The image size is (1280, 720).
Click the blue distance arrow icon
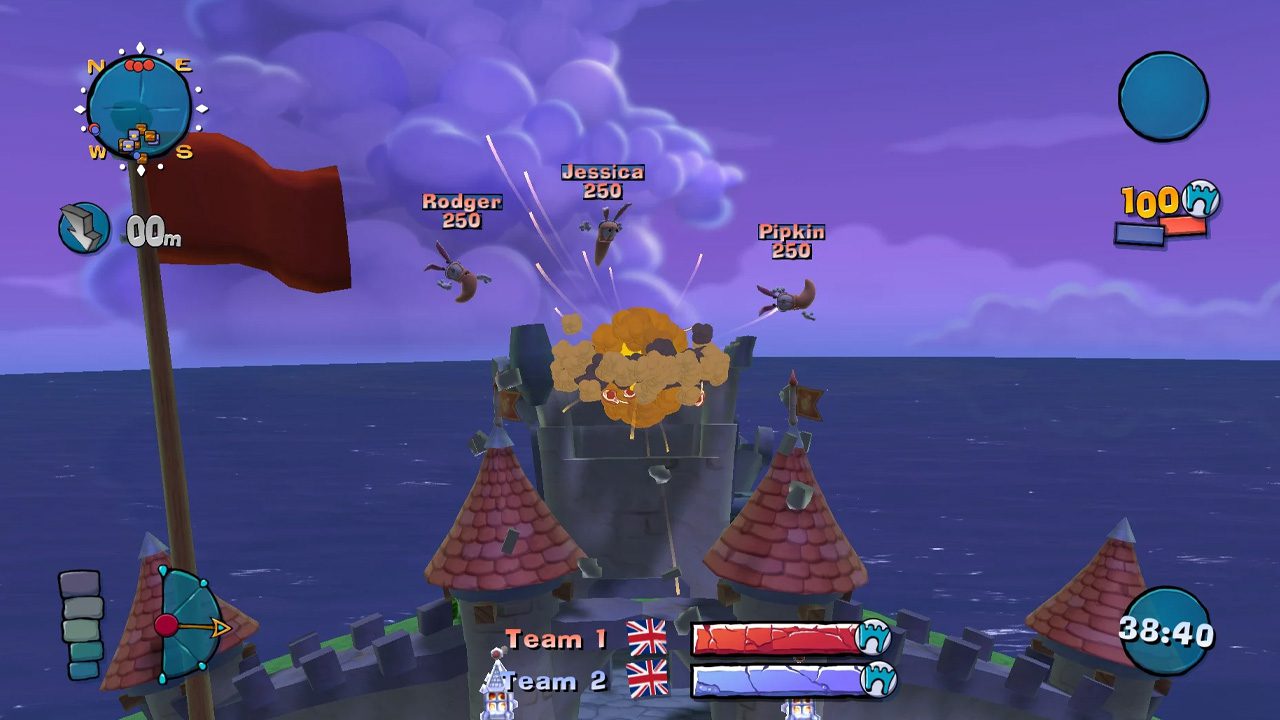(x=84, y=228)
